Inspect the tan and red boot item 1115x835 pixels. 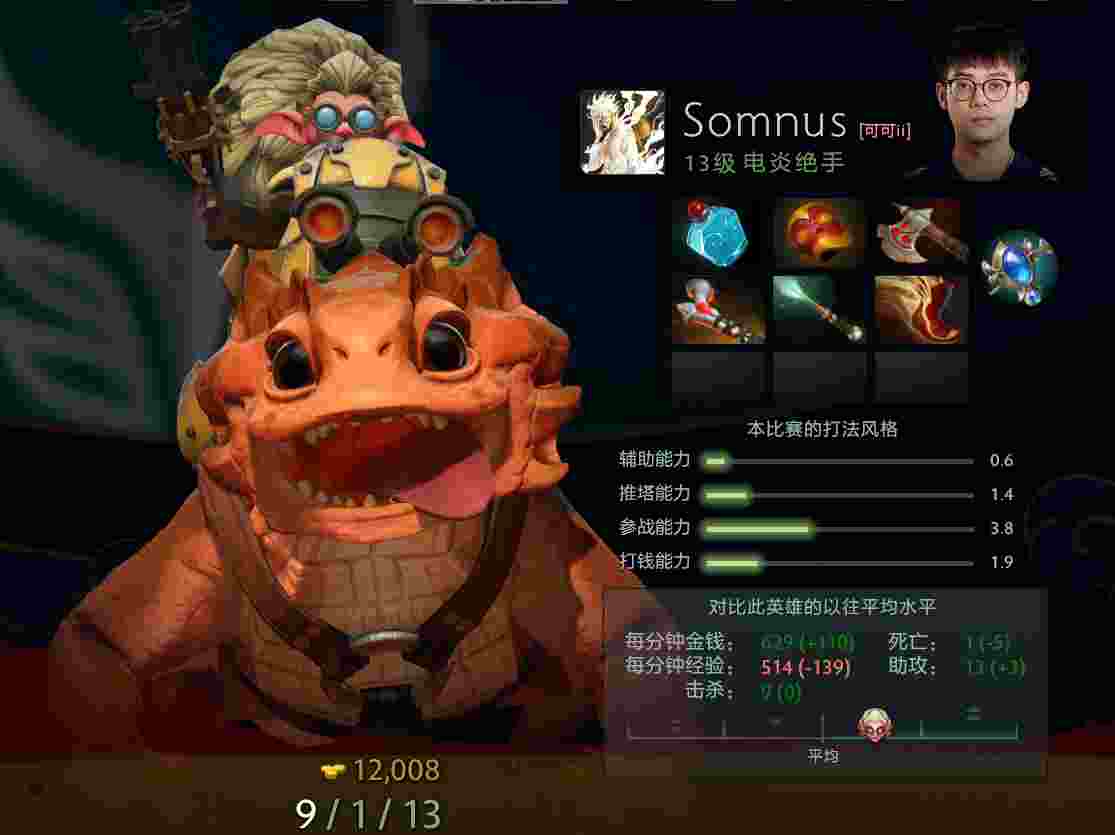point(921,310)
